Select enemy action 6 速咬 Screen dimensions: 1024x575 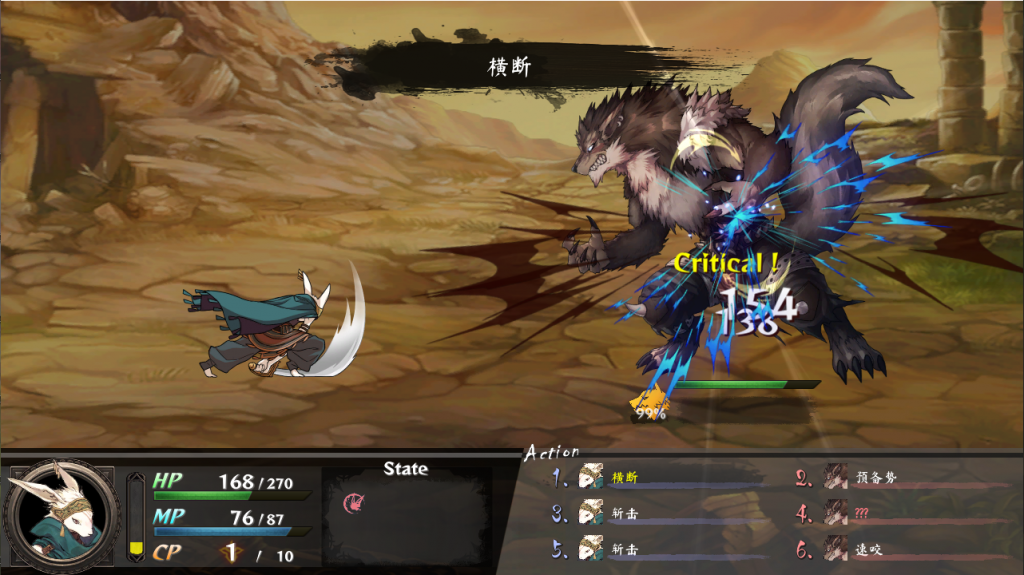868,549
